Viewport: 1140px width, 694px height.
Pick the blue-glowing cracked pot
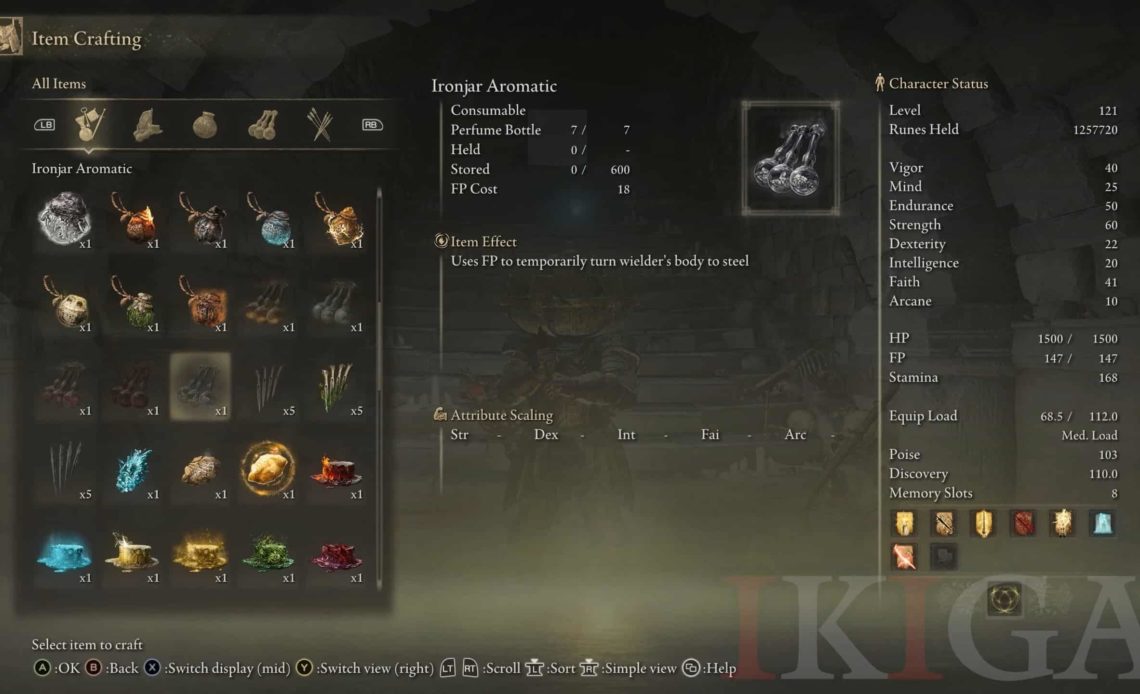(x=268, y=218)
